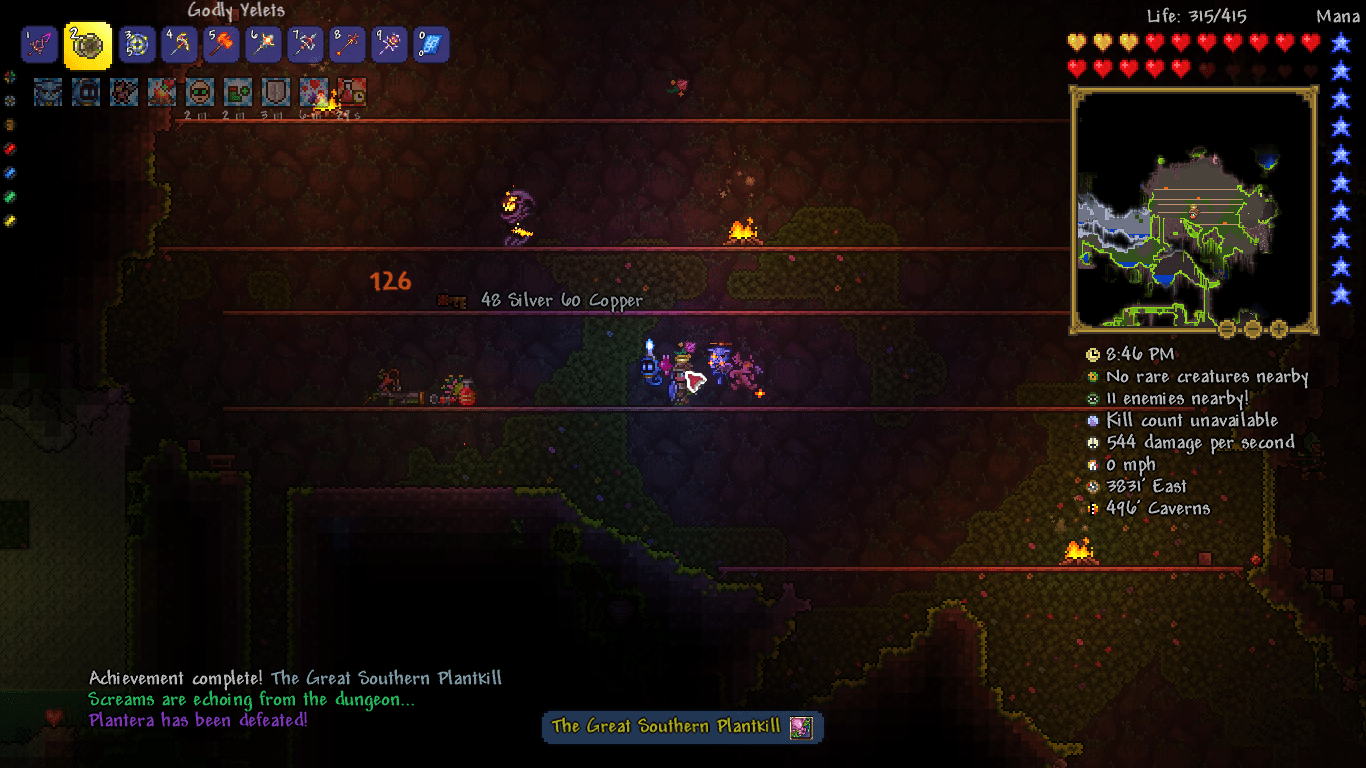Toggle the radar enemies nearby display

(1092, 399)
